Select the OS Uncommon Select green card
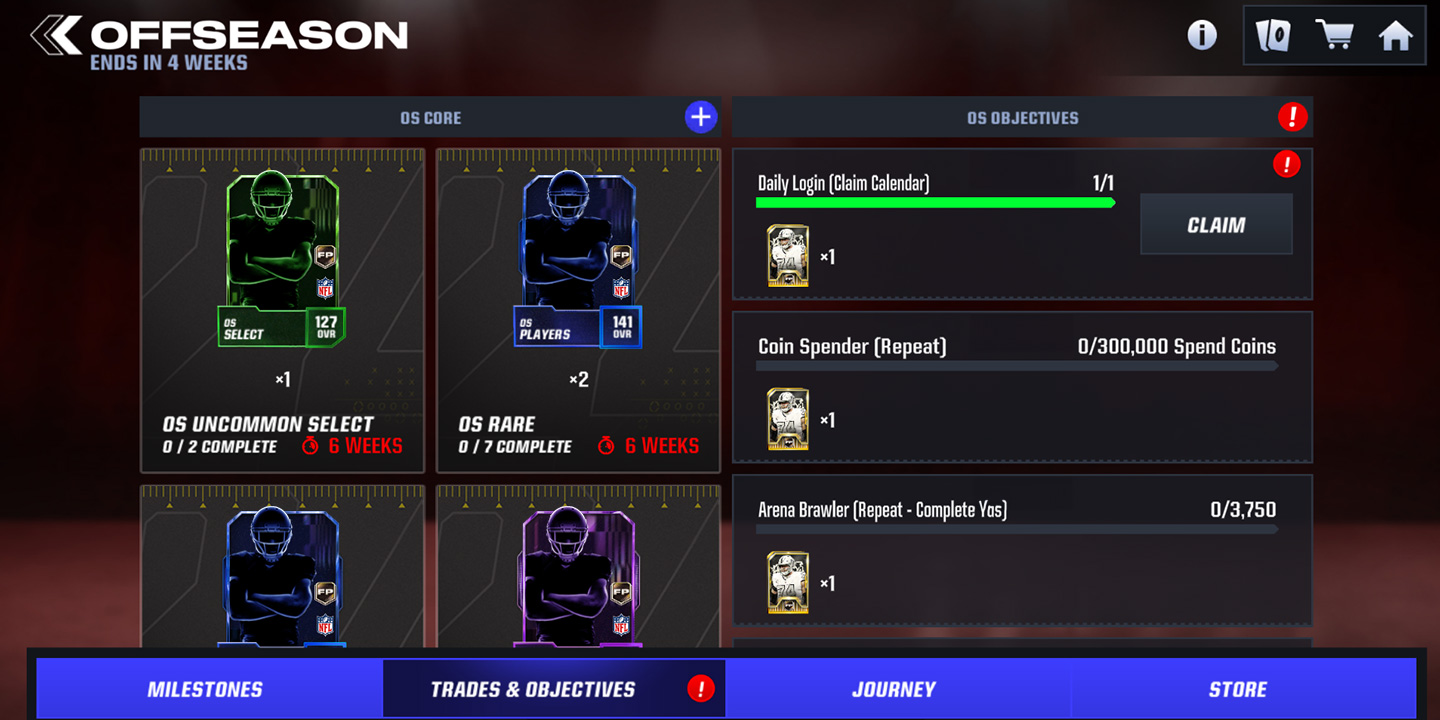This screenshot has height=720, width=1440. 281,260
